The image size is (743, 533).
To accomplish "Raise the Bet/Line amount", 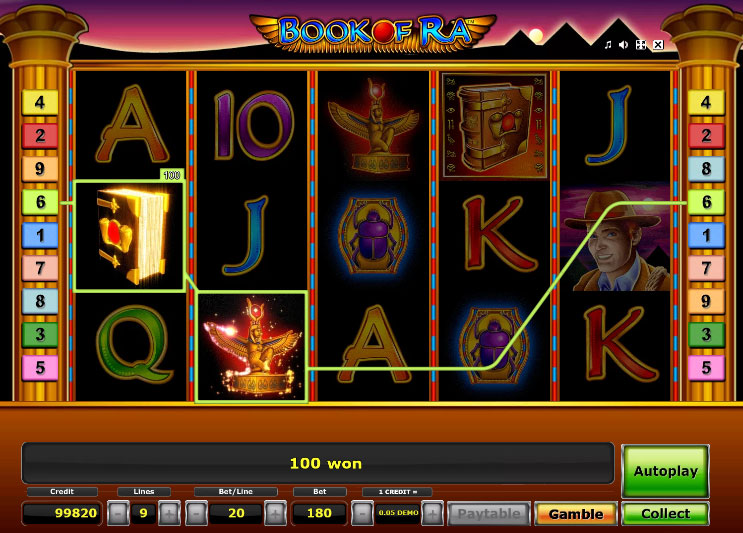I will click(x=275, y=514).
